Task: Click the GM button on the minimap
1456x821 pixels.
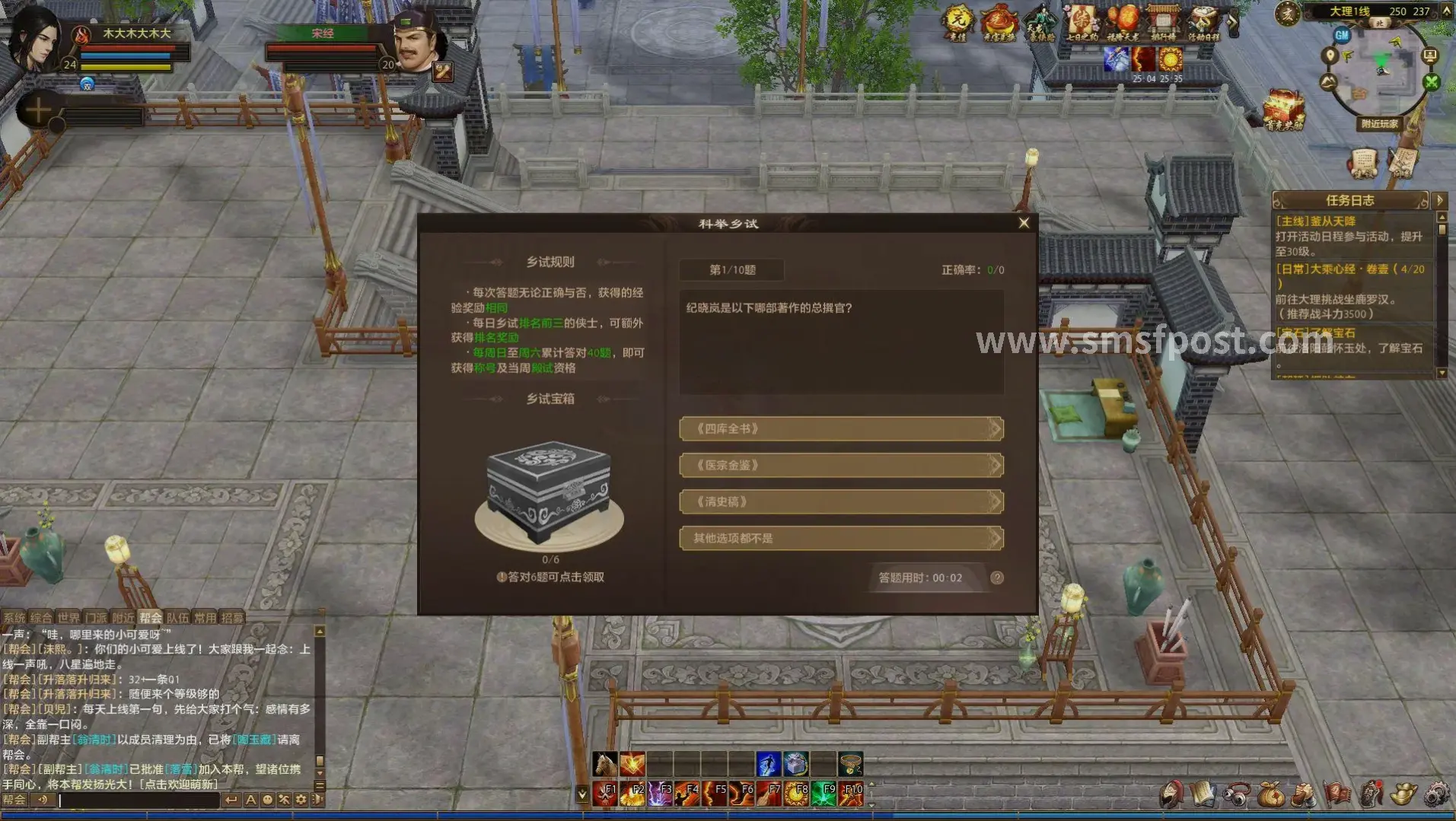Action: coord(1342,35)
